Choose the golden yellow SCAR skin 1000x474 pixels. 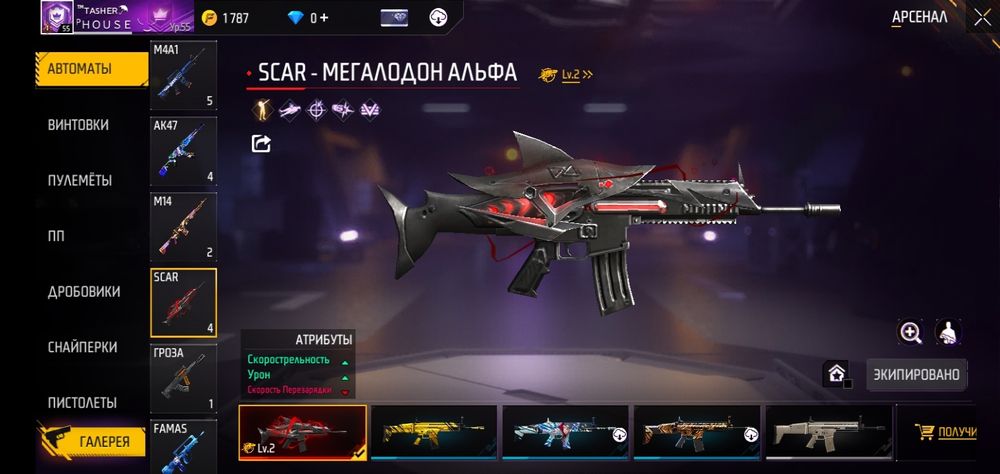(x=434, y=432)
